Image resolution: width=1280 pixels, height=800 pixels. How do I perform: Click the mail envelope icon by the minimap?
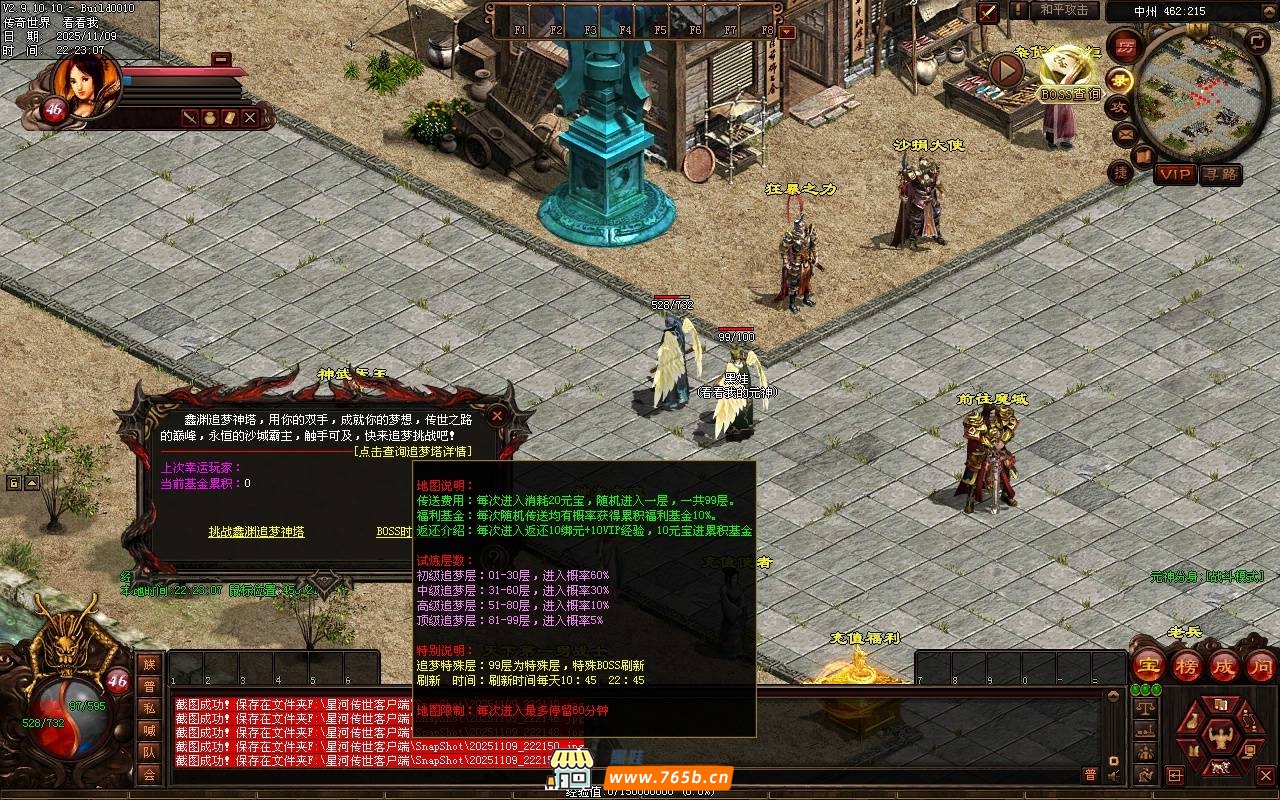[x=1124, y=133]
